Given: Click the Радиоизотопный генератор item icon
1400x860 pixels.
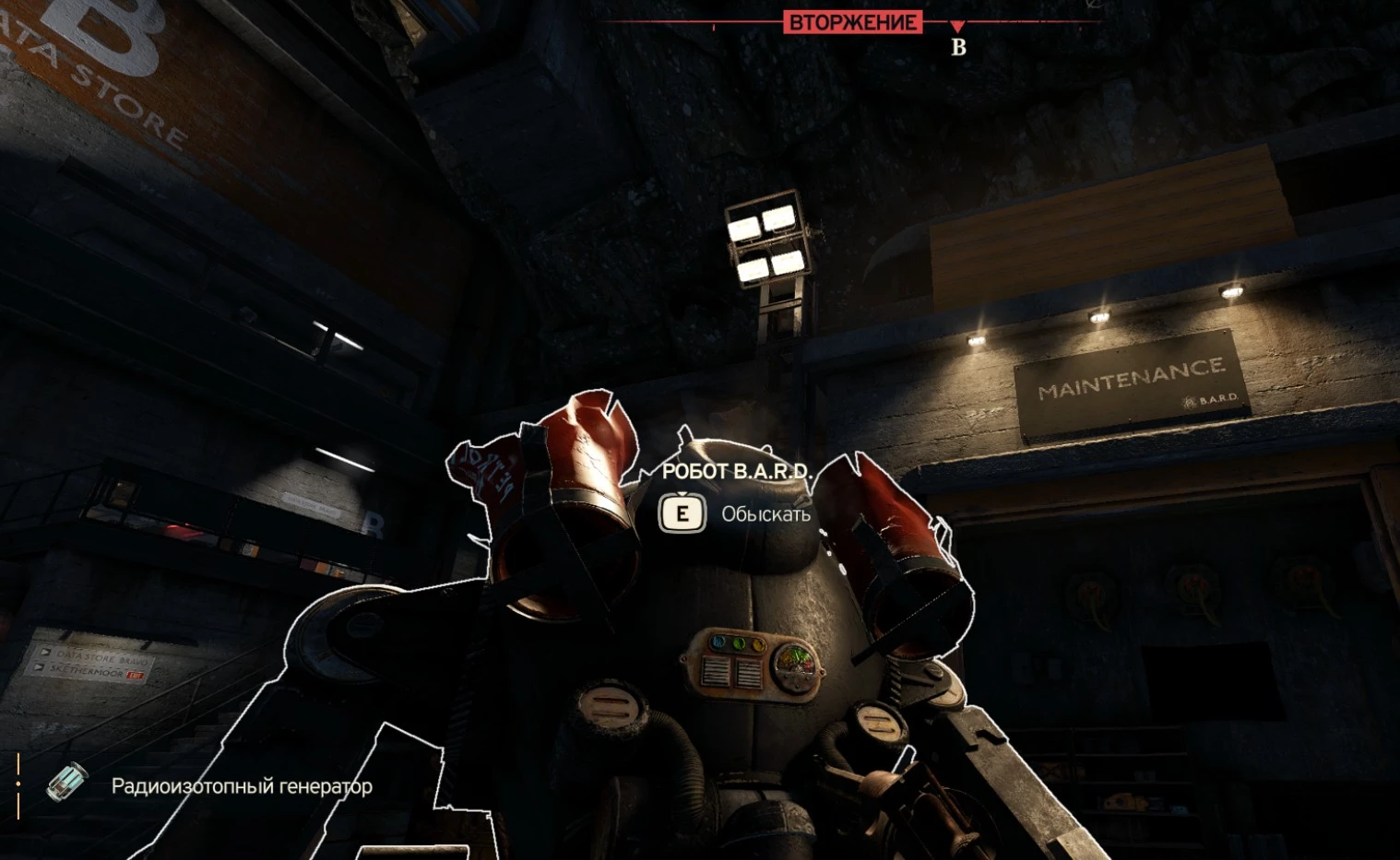Looking at the screenshot, I should (x=67, y=783).
